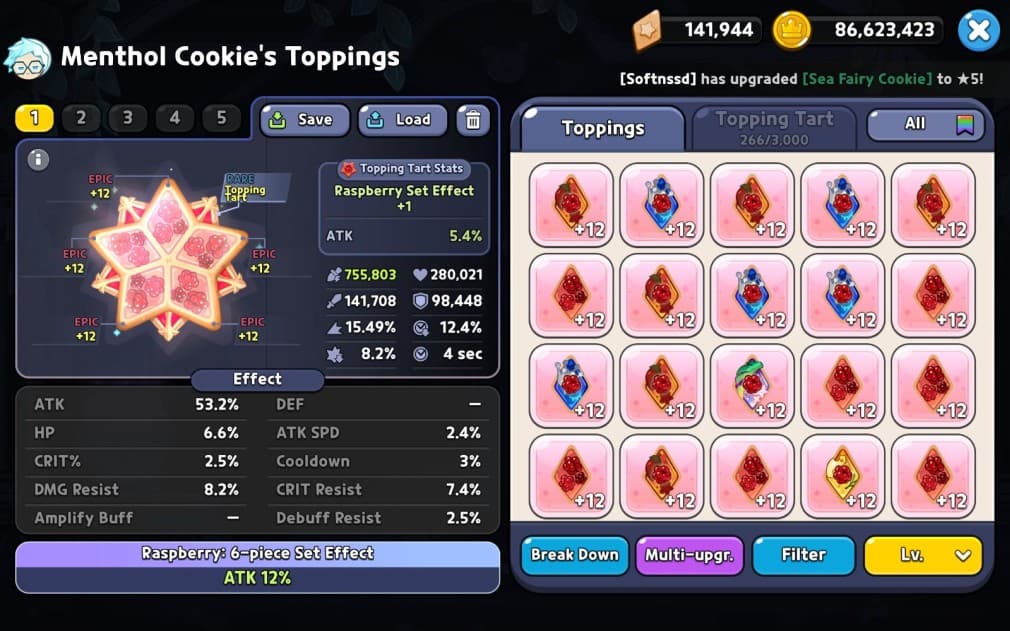The width and height of the screenshot is (1010, 631).
Task: Select topping preset 1
Action: (34, 118)
